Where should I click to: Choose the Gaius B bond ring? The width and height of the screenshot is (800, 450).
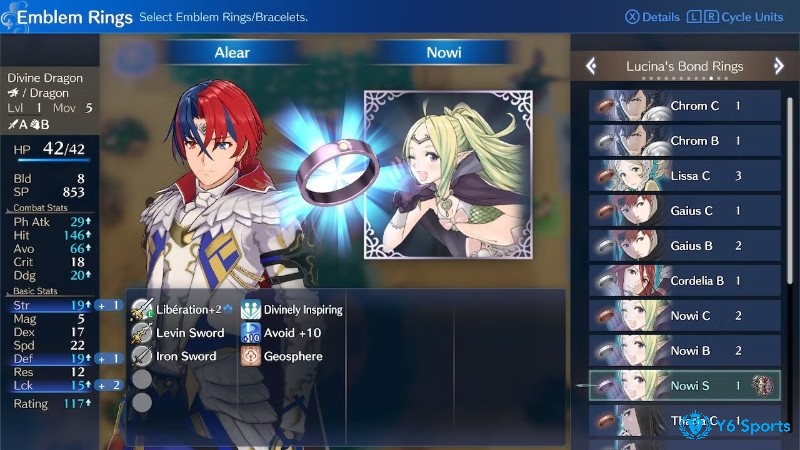(x=684, y=246)
